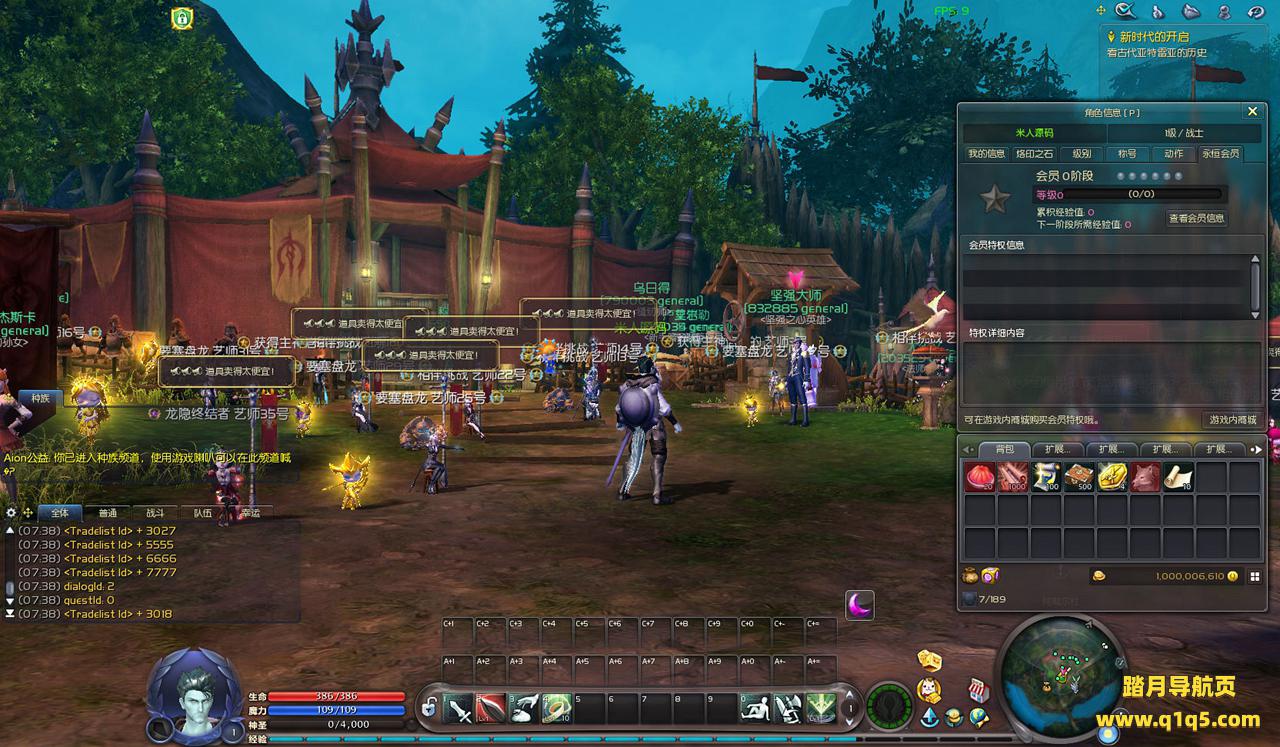Switch chat to the 战斗 combat tab
1280x747 pixels.
154,513
